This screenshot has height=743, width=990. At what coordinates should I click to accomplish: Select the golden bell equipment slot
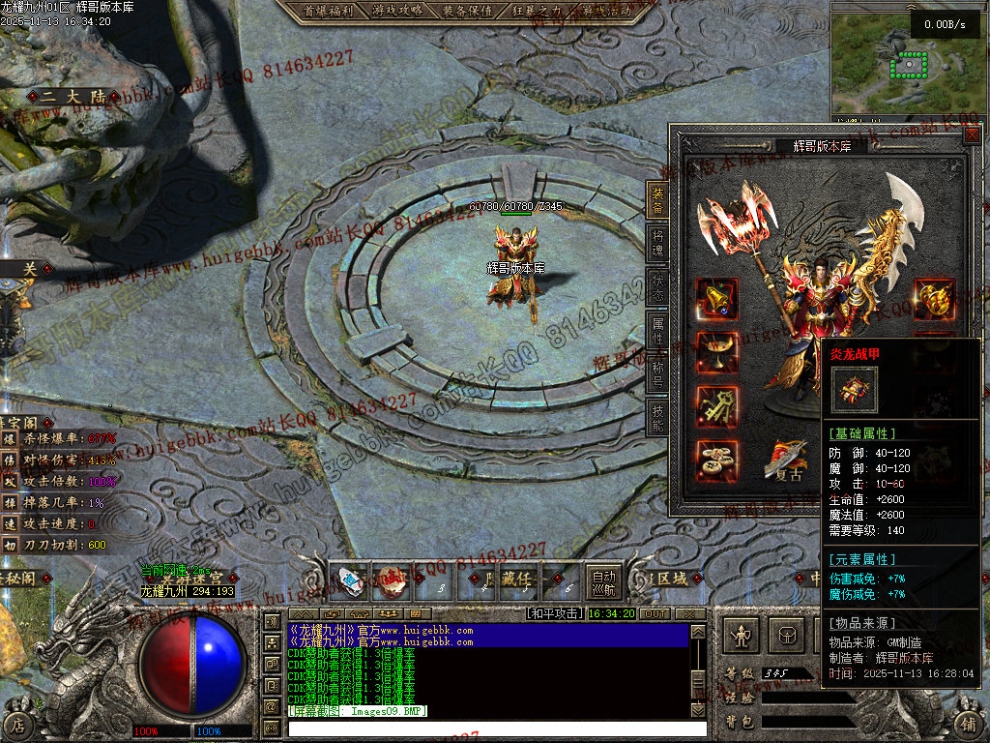(x=717, y=298)
